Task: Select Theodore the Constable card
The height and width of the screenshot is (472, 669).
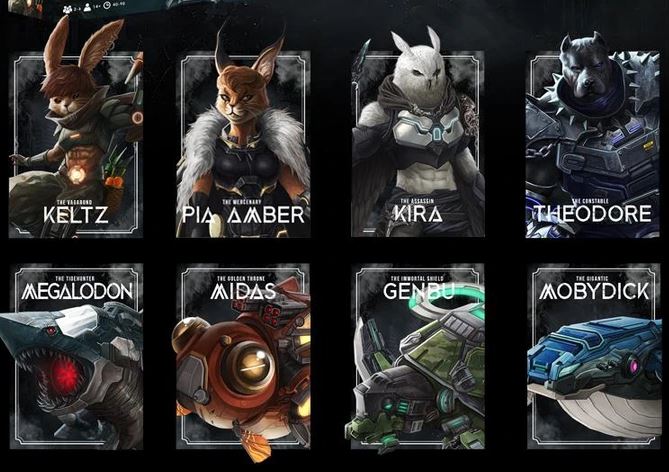Action: [x=593, y=145]
